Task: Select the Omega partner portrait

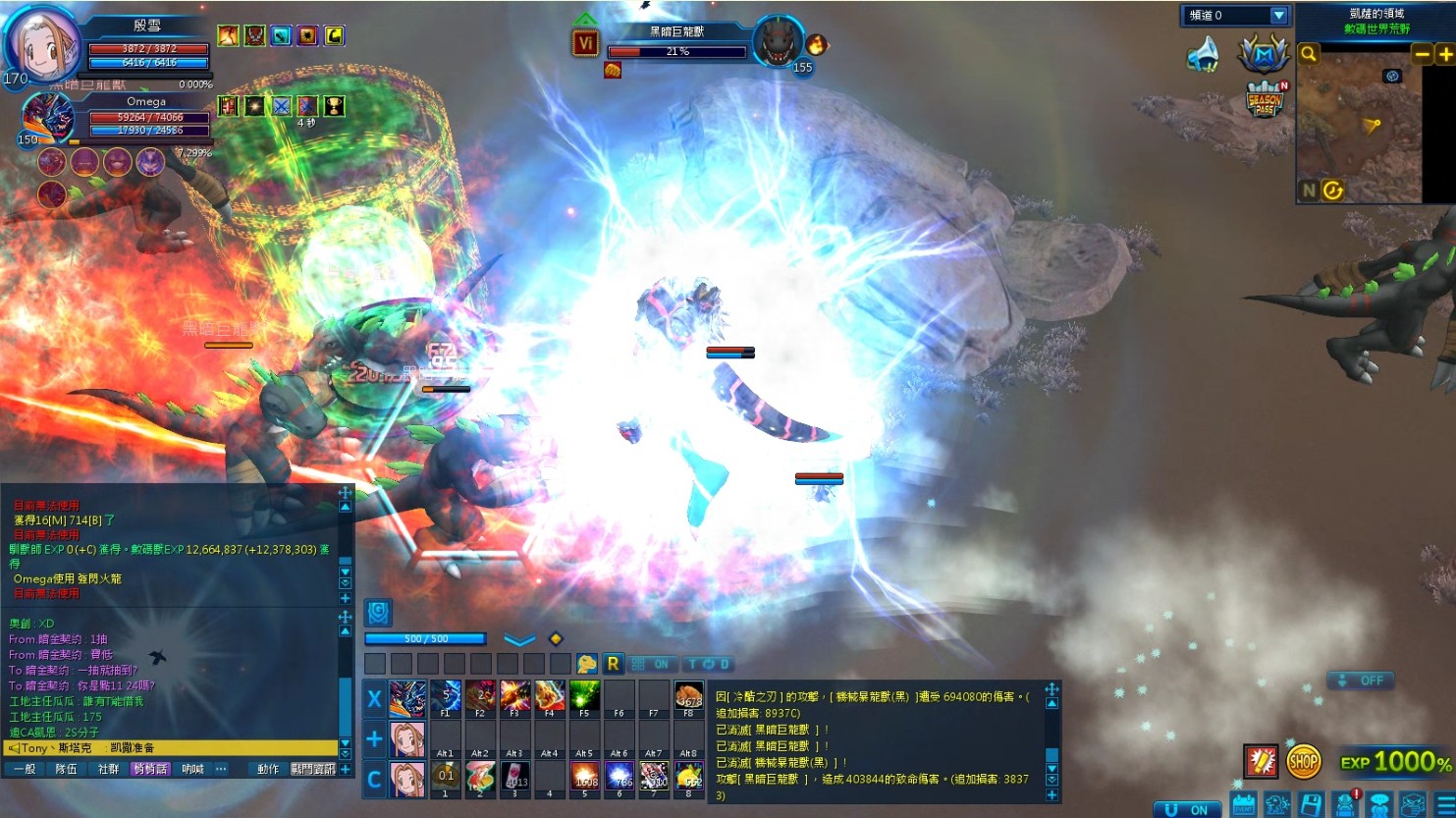Action: coord(47,119)
